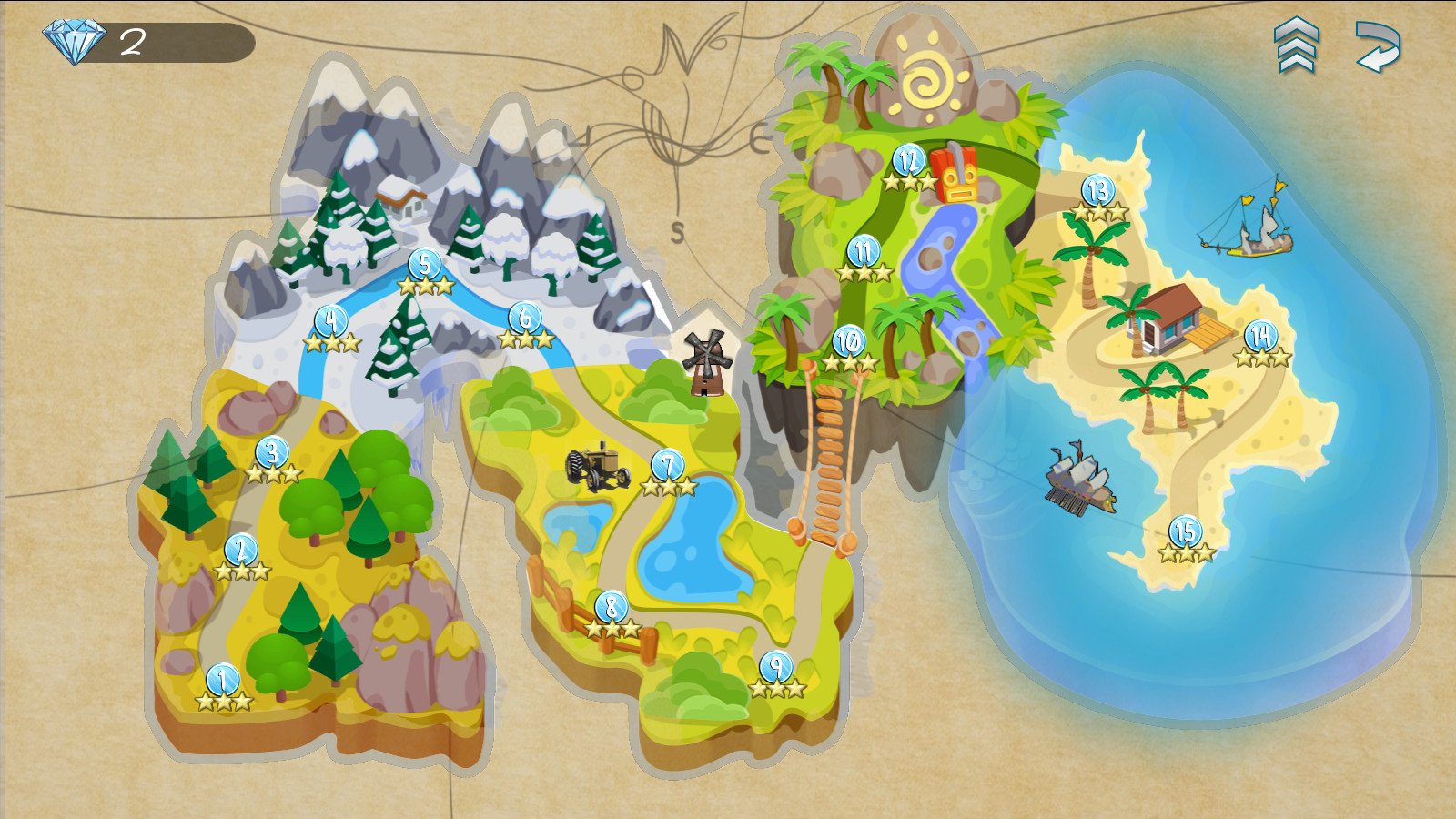Click the stars under level 9
This screenshot has width=1456, height=819.
pyautogui.click(x=776, y=688)
